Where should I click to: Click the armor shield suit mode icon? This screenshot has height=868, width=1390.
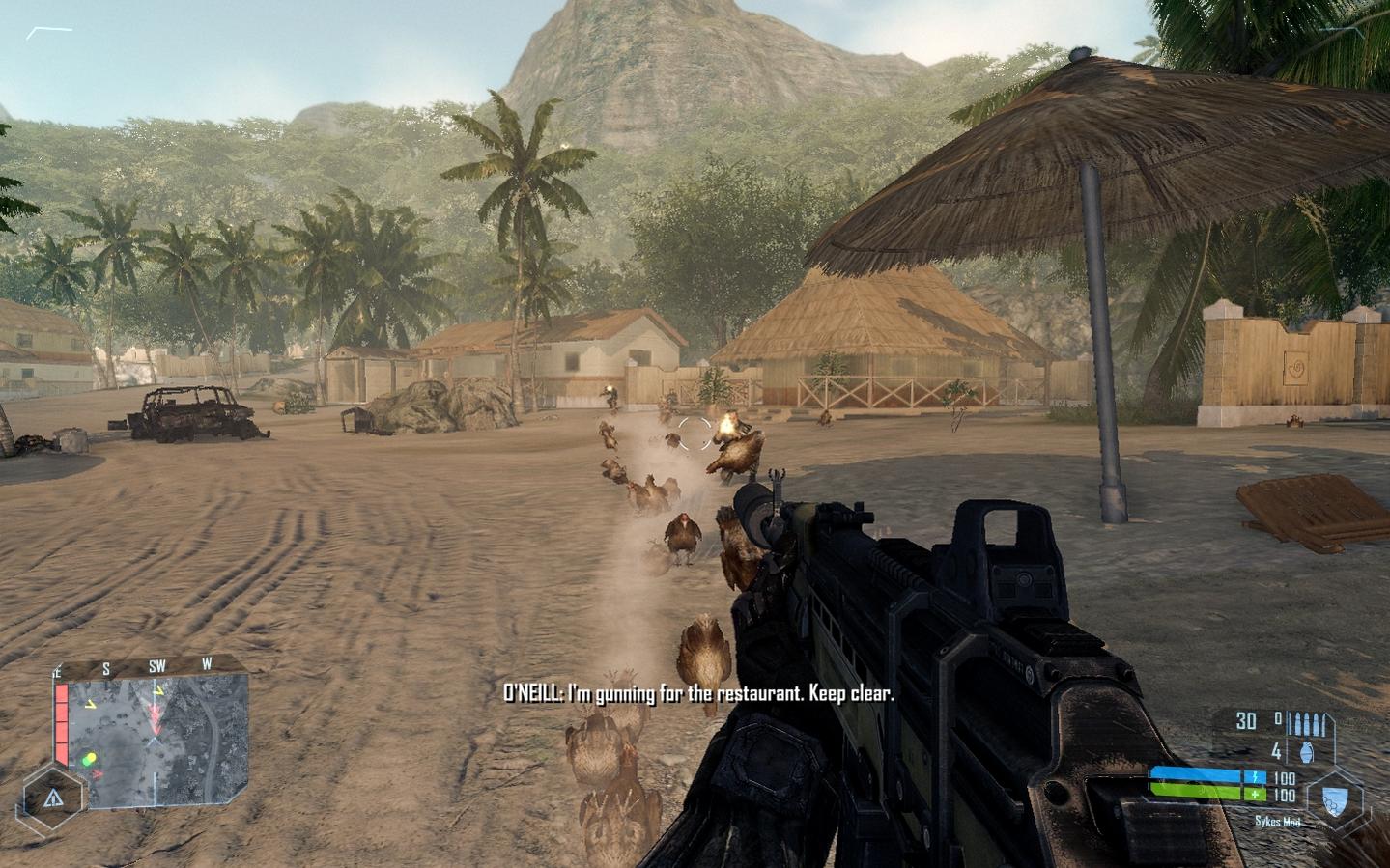pos(1336,798)
